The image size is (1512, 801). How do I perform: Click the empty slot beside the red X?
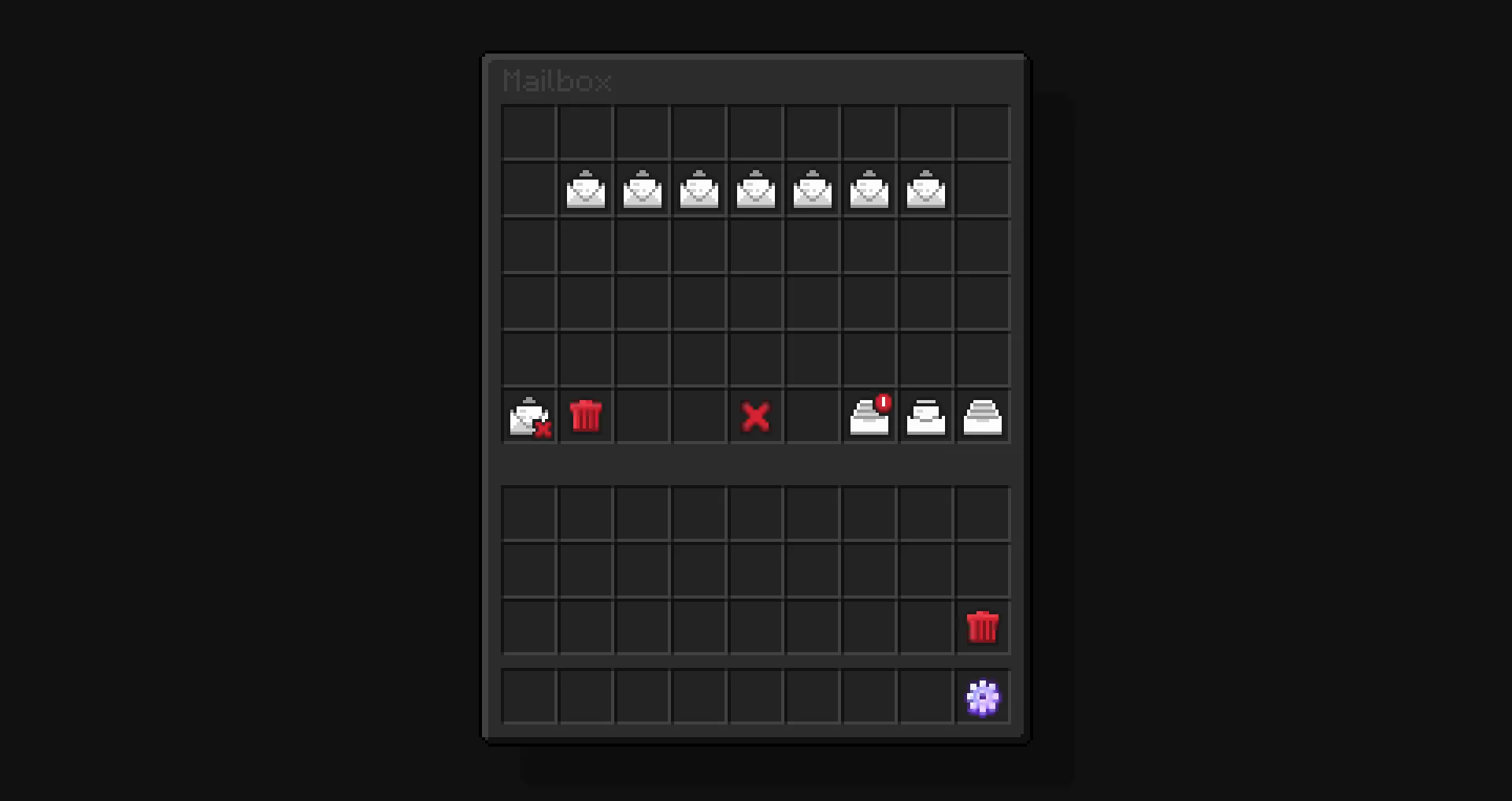coord(813,417)
